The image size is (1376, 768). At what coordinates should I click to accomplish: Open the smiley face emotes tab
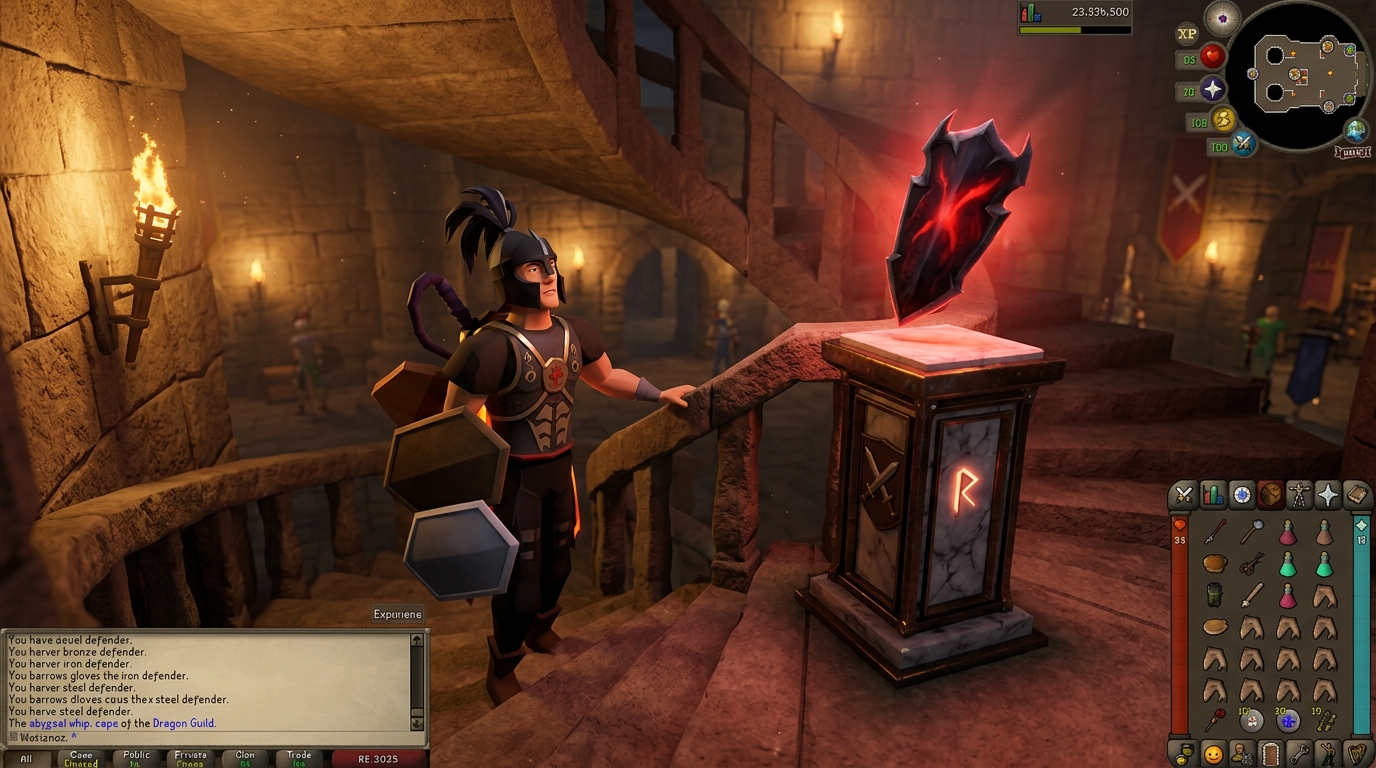pos(1213,753)
